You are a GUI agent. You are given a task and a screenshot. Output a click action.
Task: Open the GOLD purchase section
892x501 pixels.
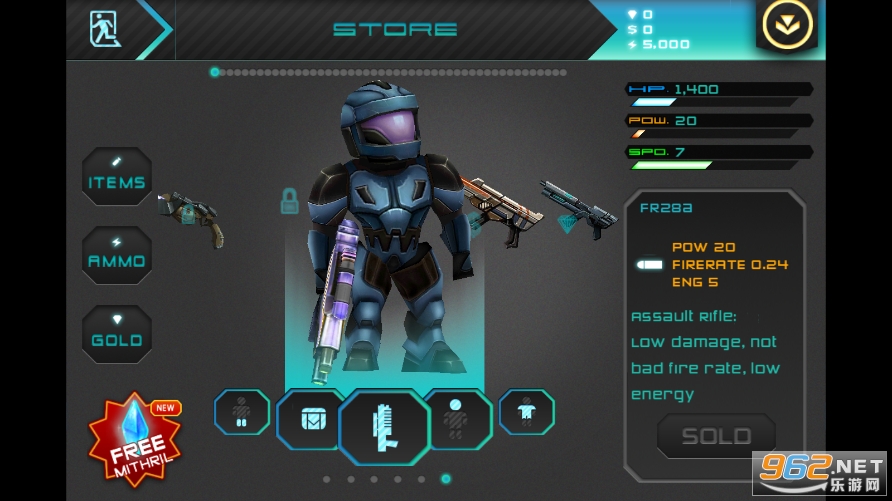pos(117,334)
